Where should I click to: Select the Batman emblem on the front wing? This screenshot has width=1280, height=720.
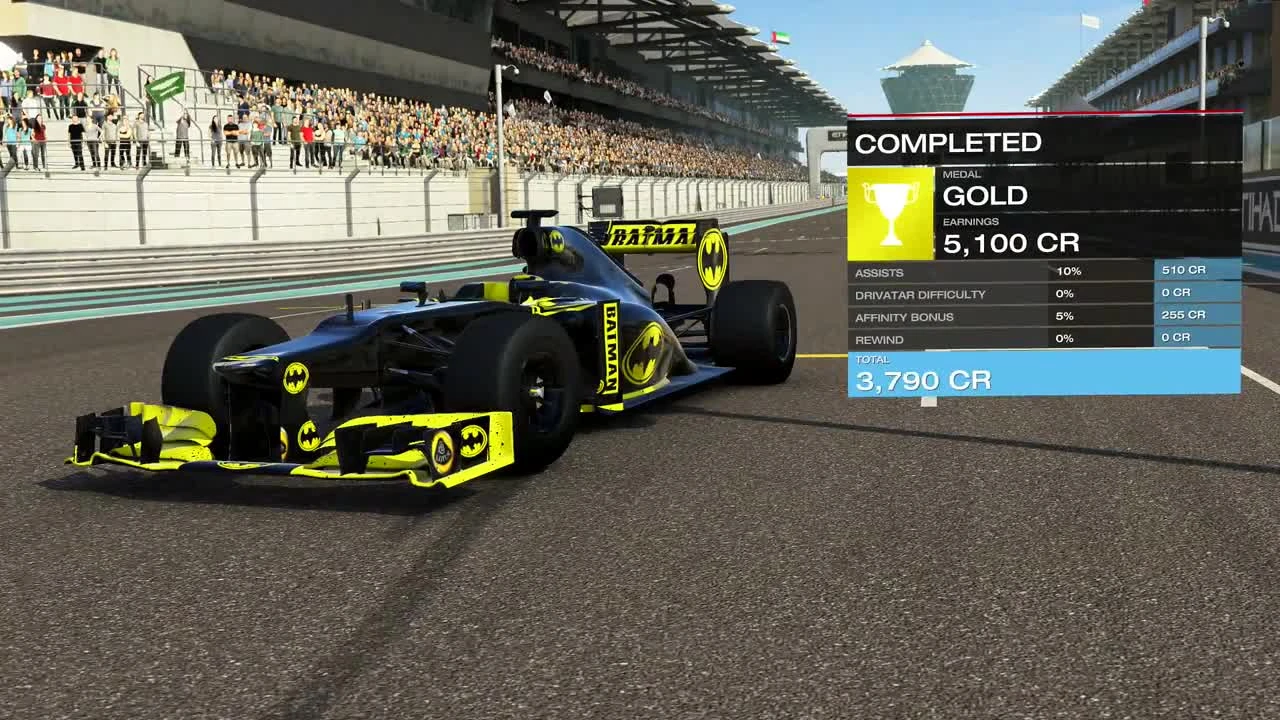point(471,442)
